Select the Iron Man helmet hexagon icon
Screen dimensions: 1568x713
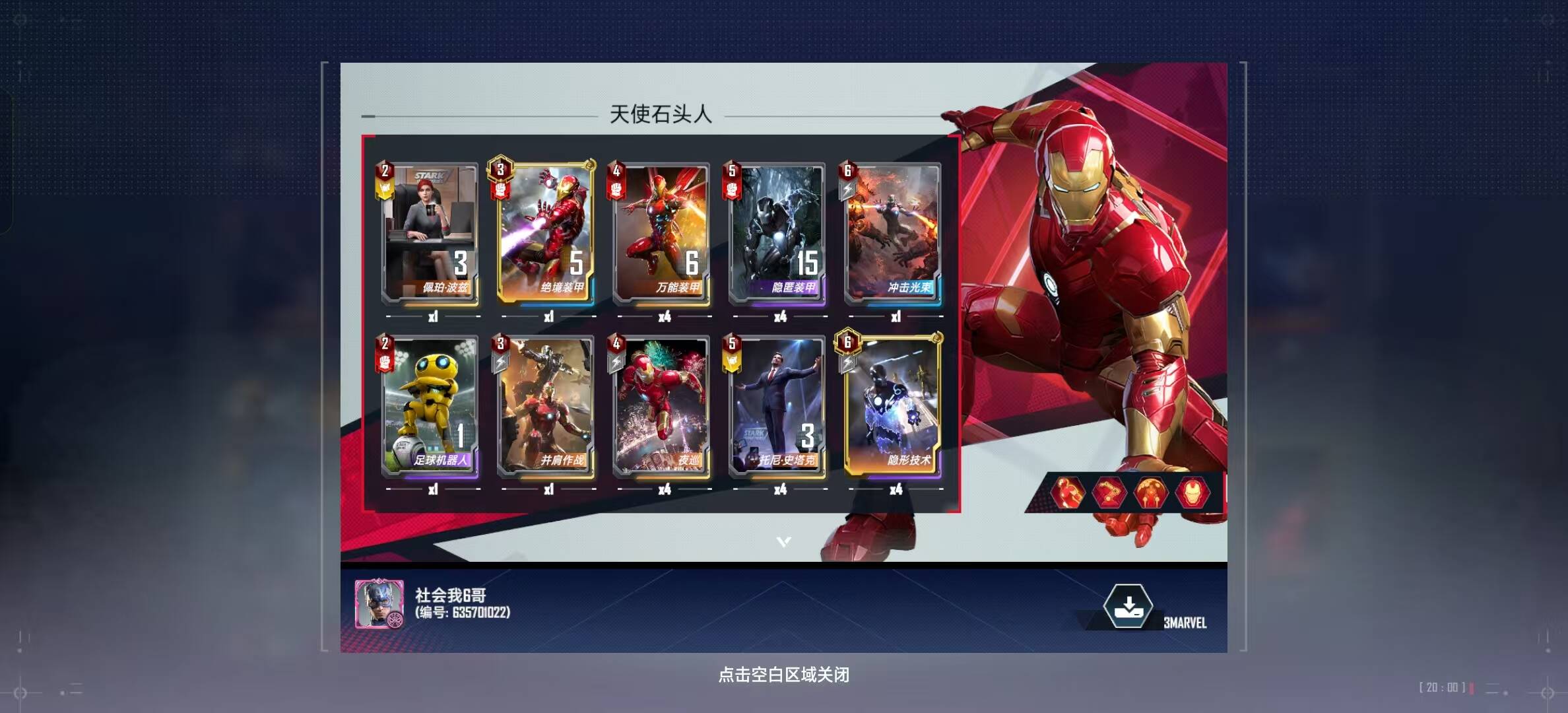coord(1192,492)
